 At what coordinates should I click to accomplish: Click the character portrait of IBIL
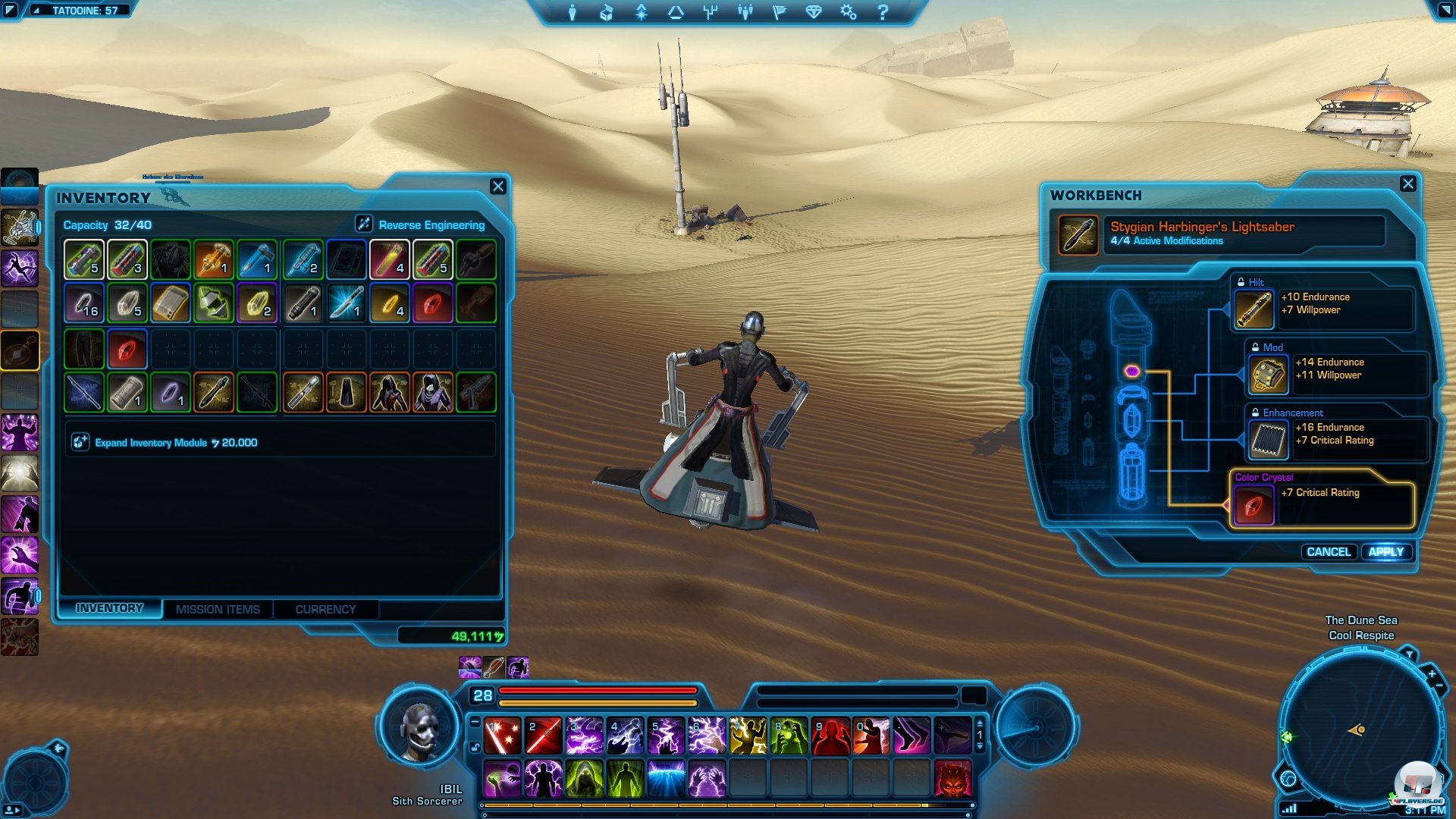pos(419,730)
